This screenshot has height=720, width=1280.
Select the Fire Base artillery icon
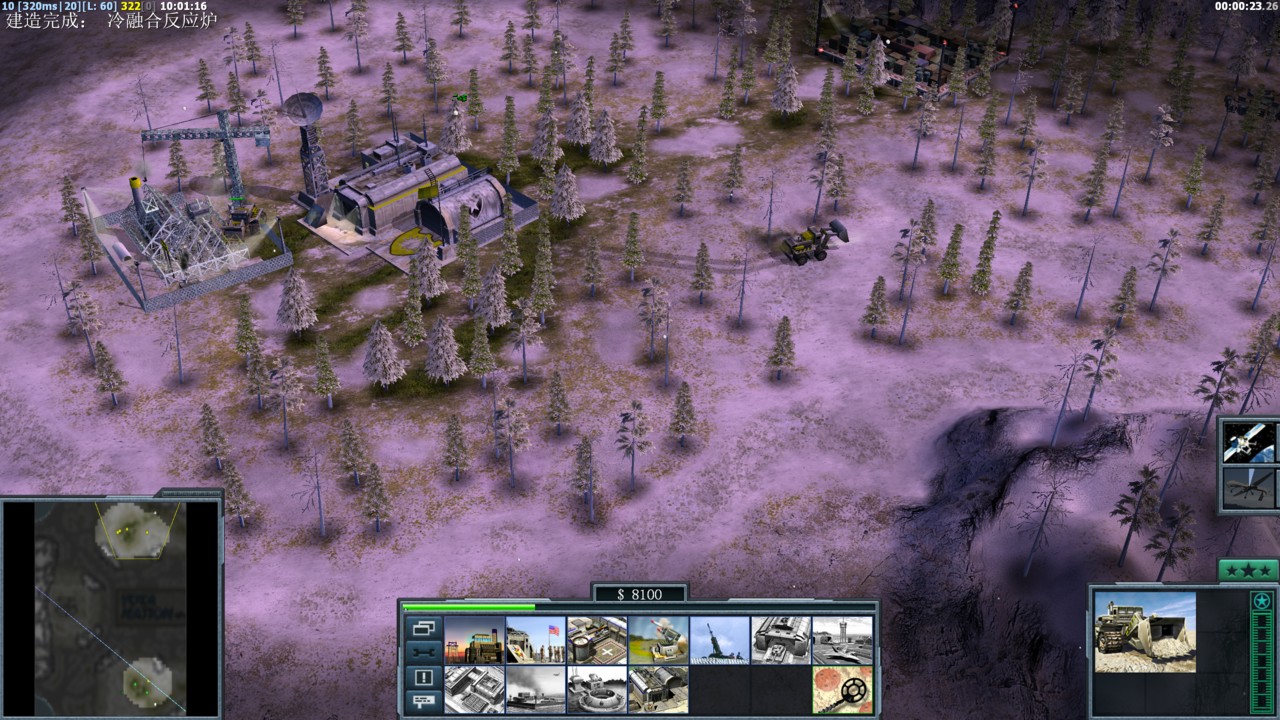click(719, 639)
